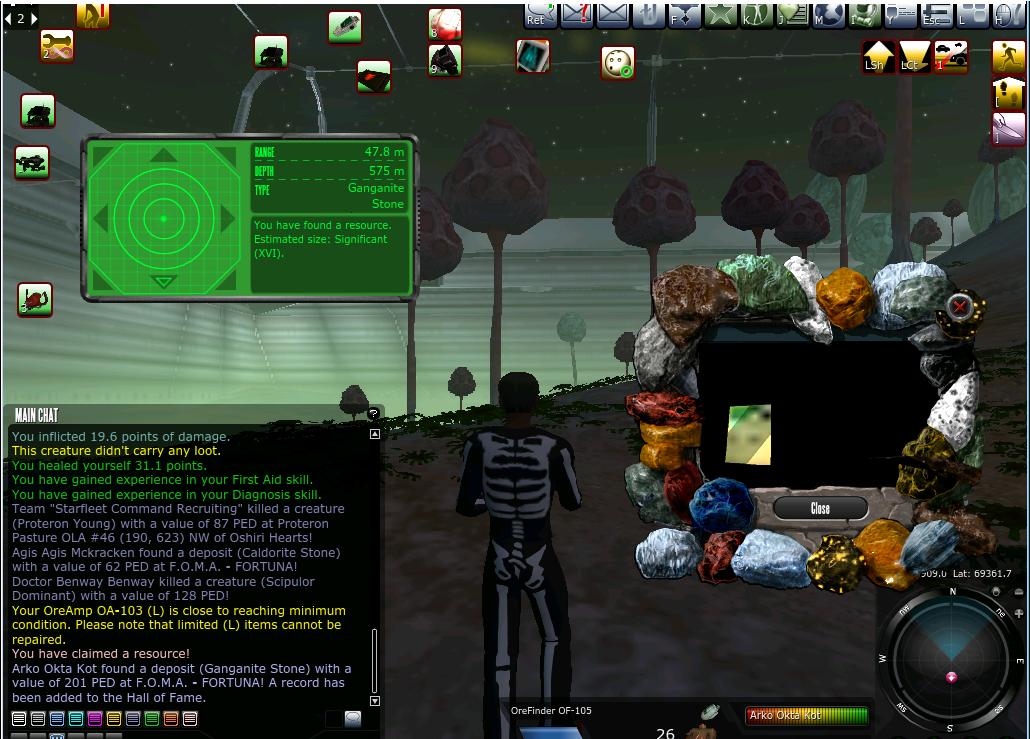Dismiss loot window with the red X
This screenshot has height=739, width=1030.
(959, 306)
